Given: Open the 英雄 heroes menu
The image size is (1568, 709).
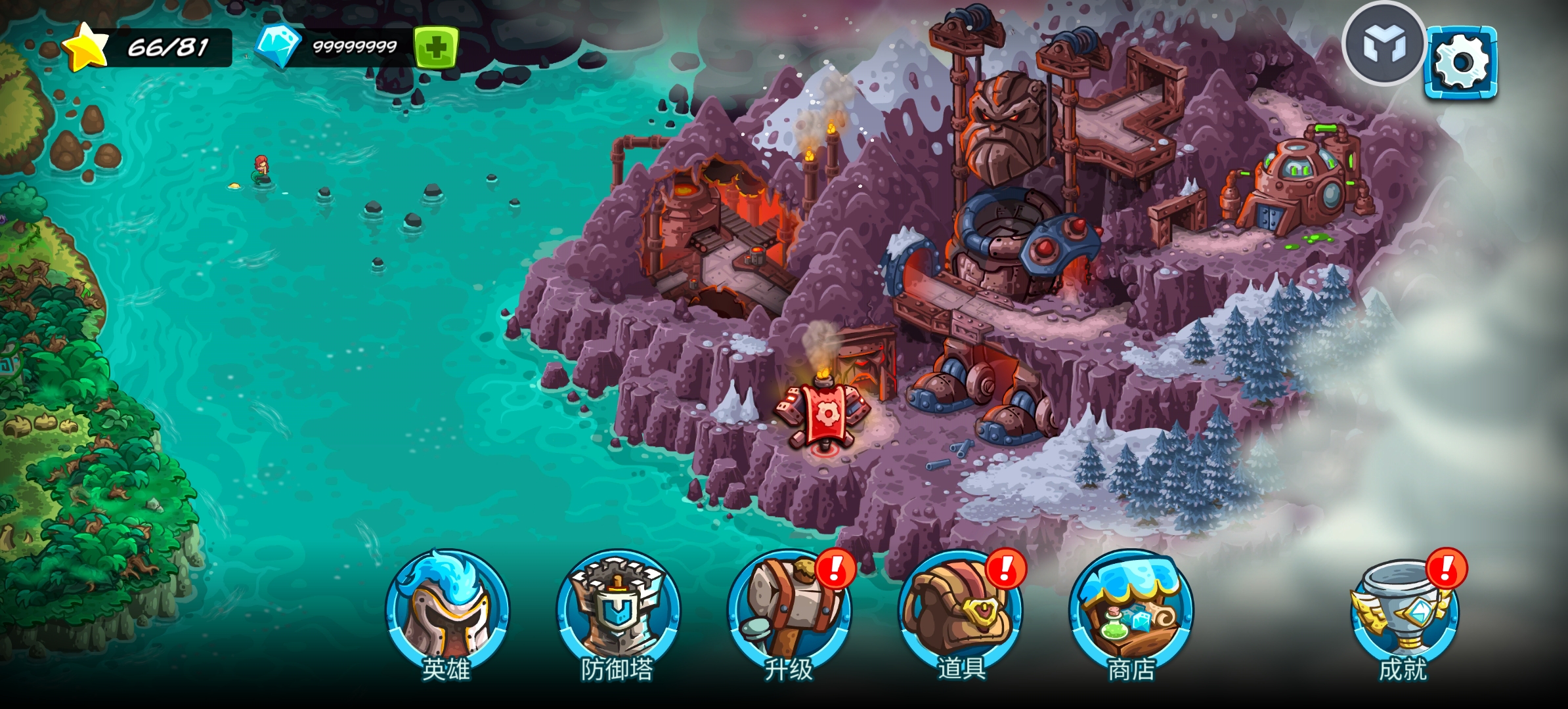Looking at the screenshot, I should [x=447, y=612].
